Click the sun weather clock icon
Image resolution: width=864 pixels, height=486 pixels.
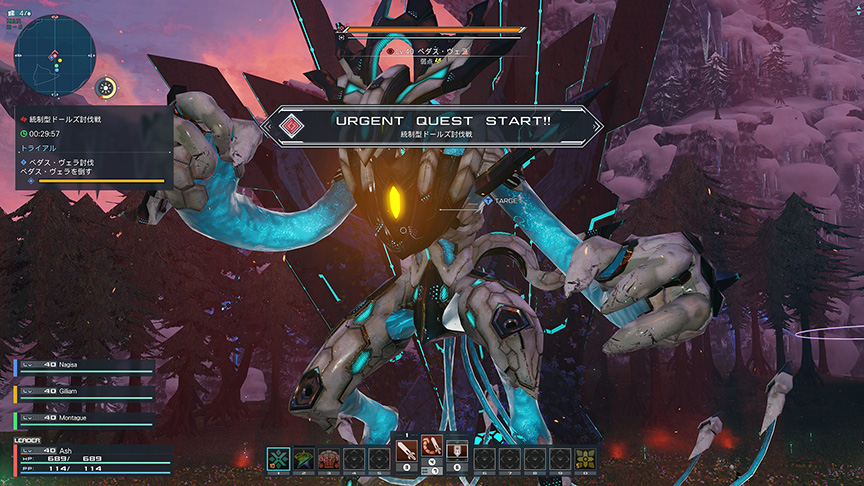106,88
